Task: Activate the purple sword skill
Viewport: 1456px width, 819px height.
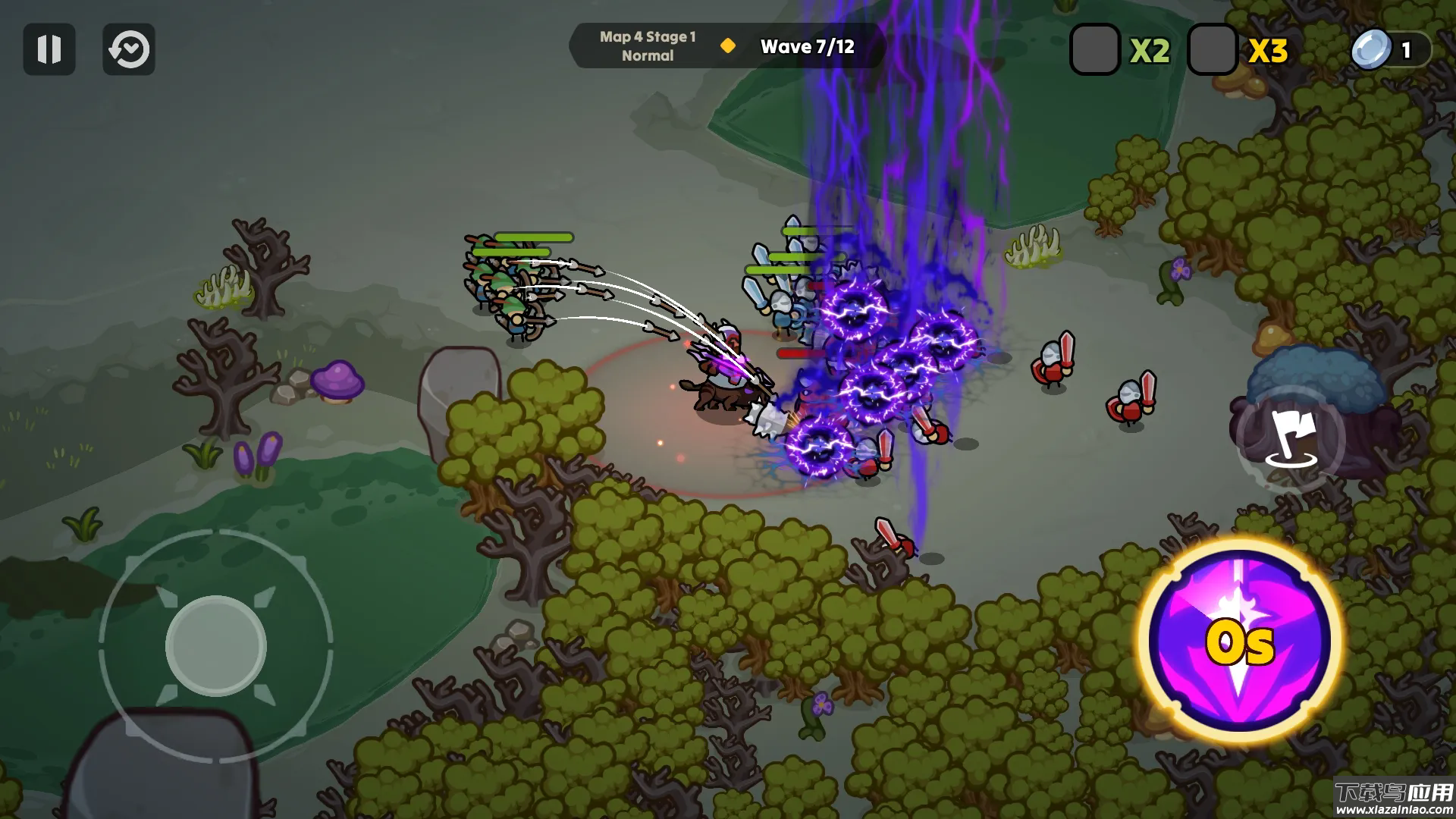Action: pyautogui.click(x=1239, y=641)
